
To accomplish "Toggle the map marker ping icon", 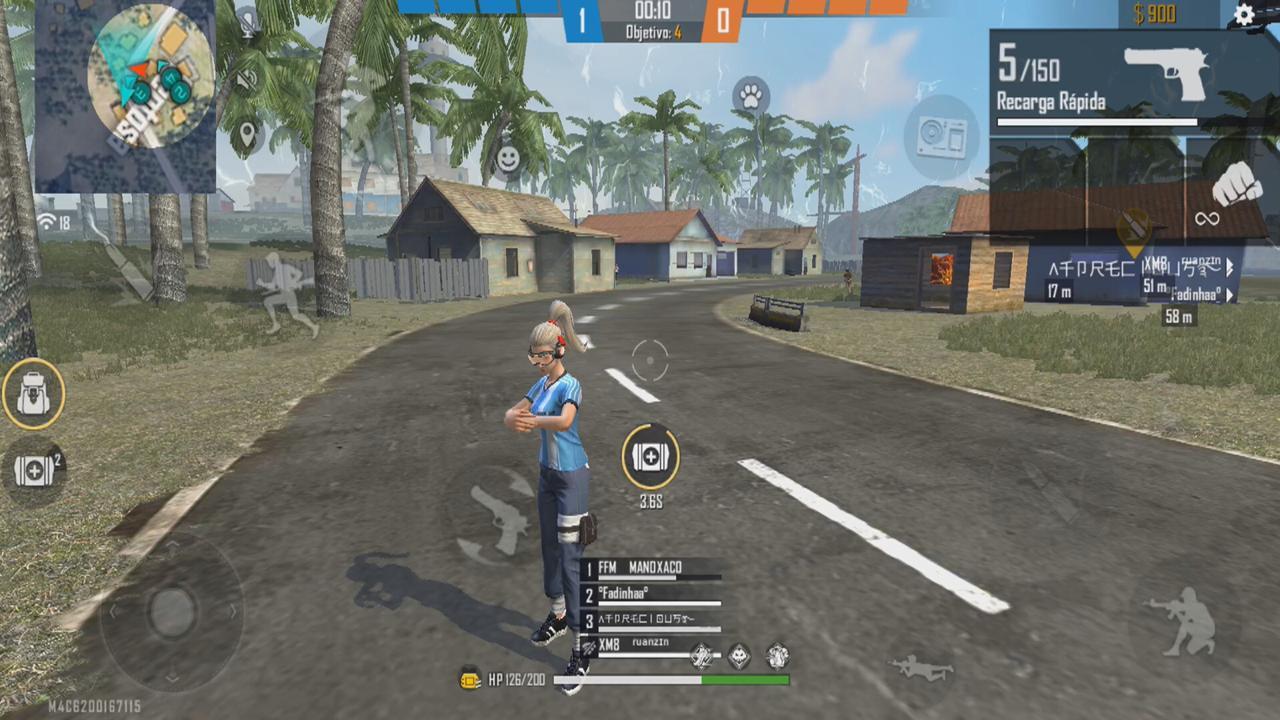I will tap(247, 133).
